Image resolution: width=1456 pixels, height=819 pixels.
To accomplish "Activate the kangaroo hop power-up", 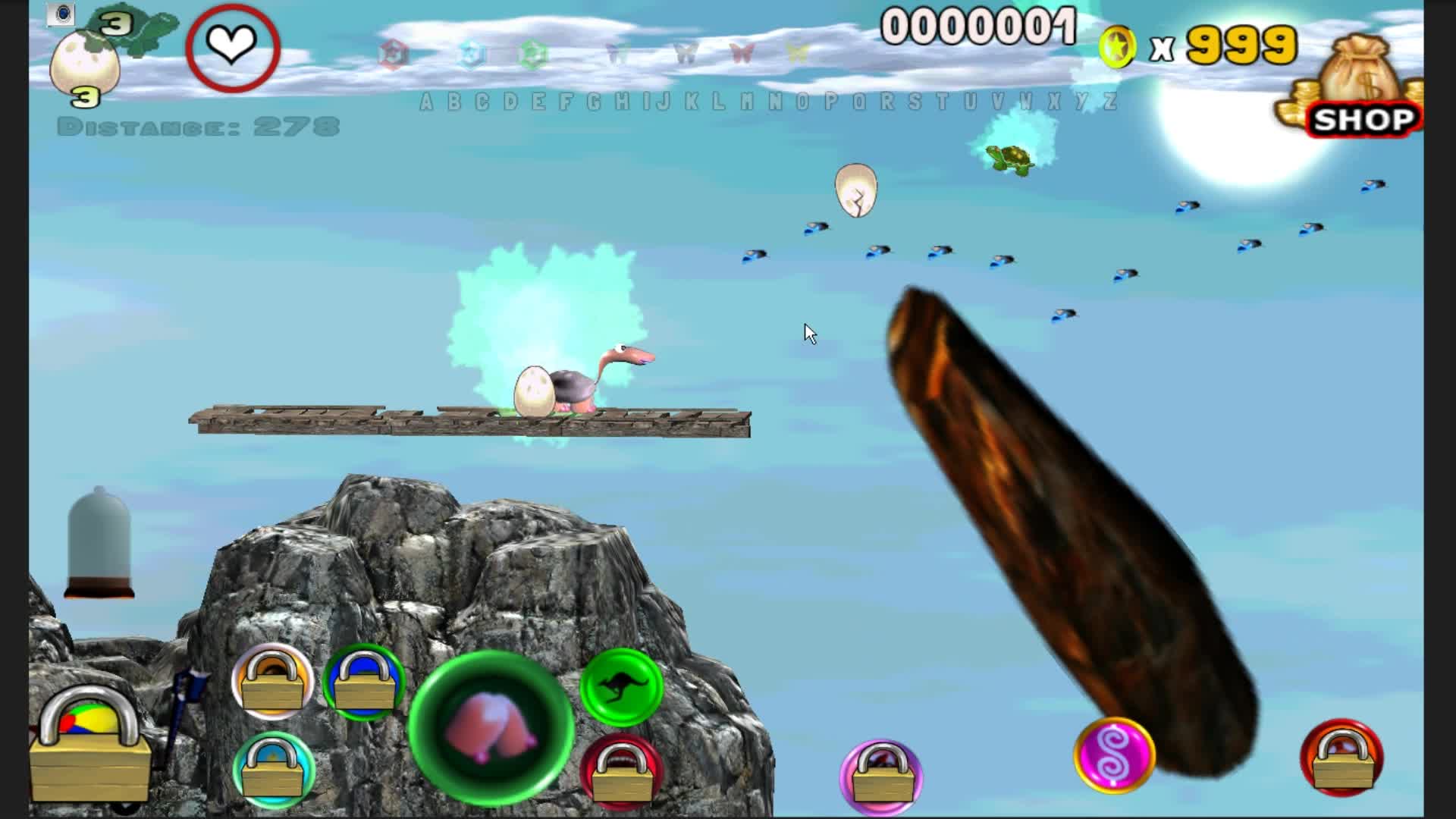I will pyautogui.click(x=622, y=689).
